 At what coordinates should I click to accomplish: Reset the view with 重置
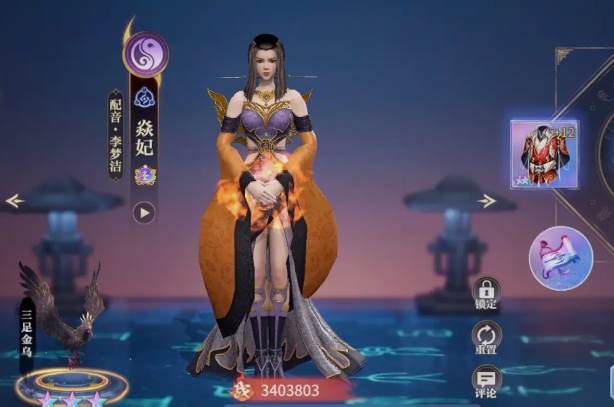pos(487,338)
